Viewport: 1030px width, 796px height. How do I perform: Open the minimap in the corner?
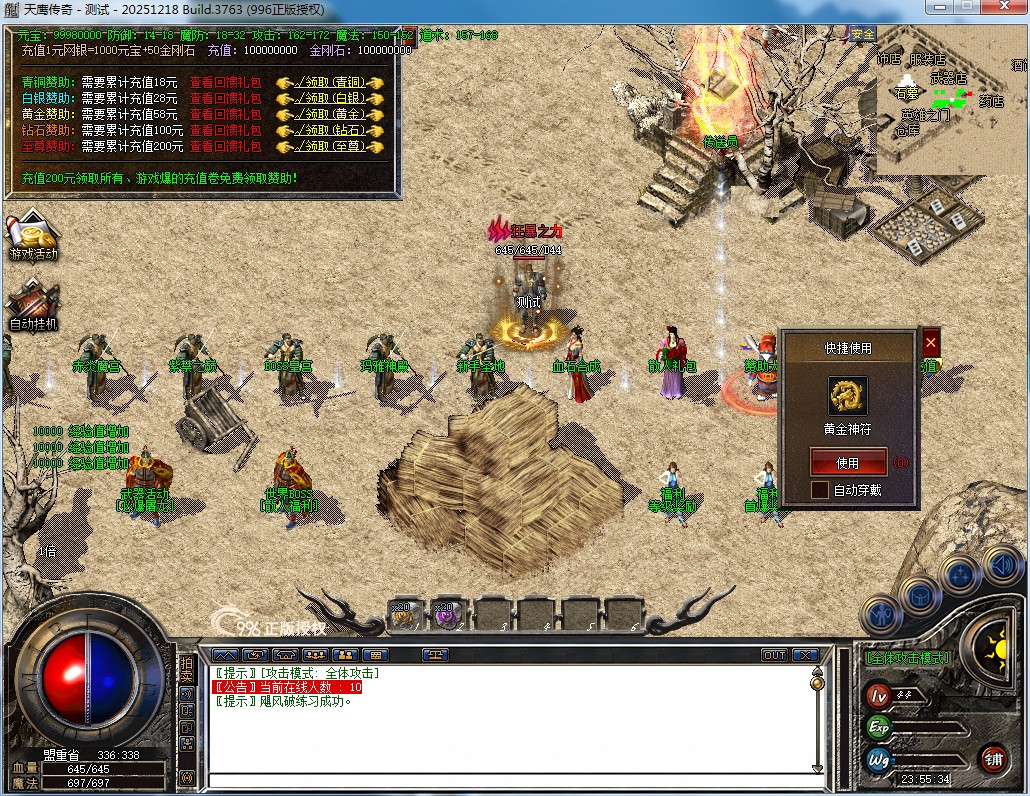[x=951, y=100]
